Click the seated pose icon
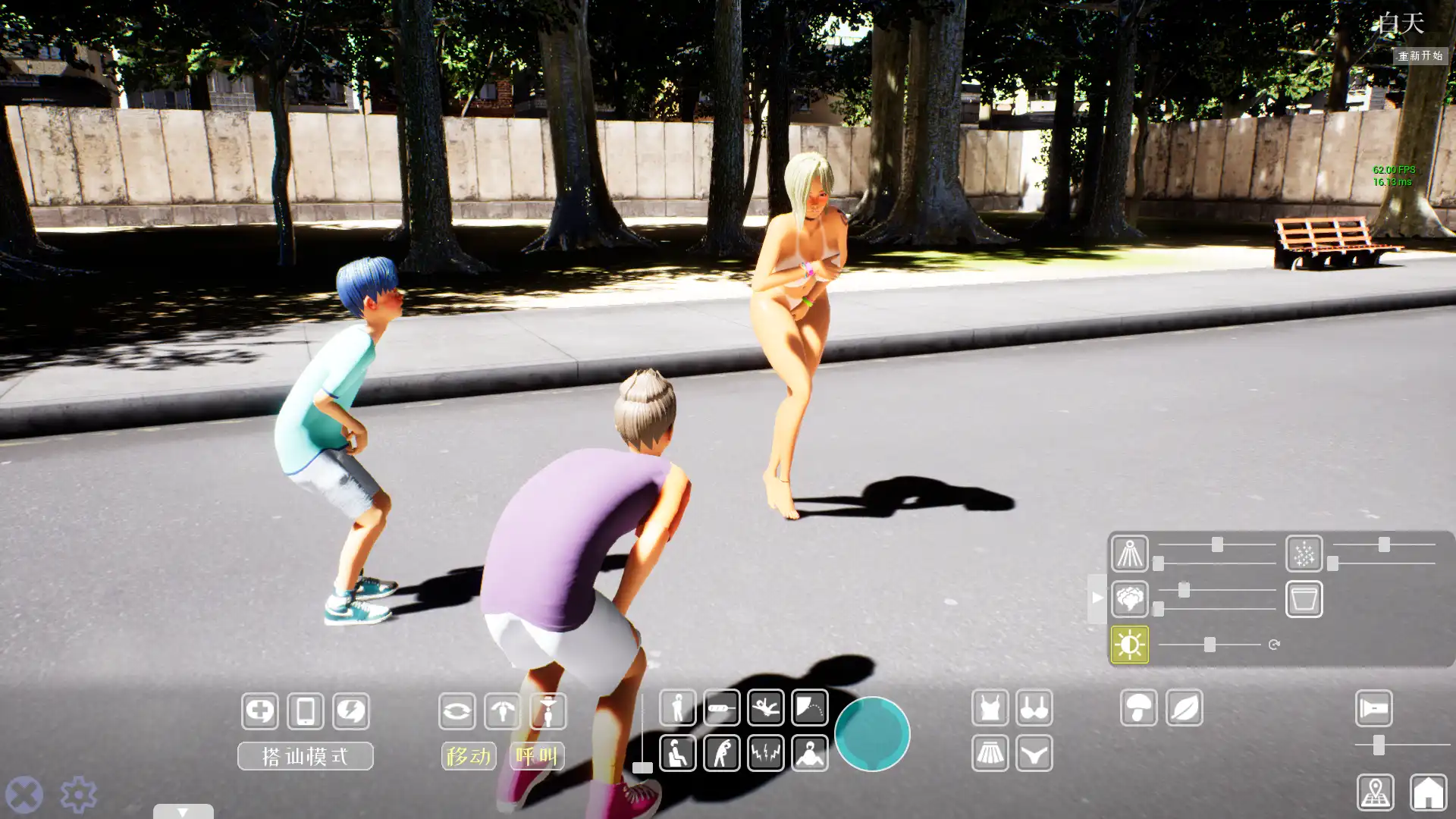Image resolution: width=1456 pixels, height=819 pixels. tap(677, 753)
